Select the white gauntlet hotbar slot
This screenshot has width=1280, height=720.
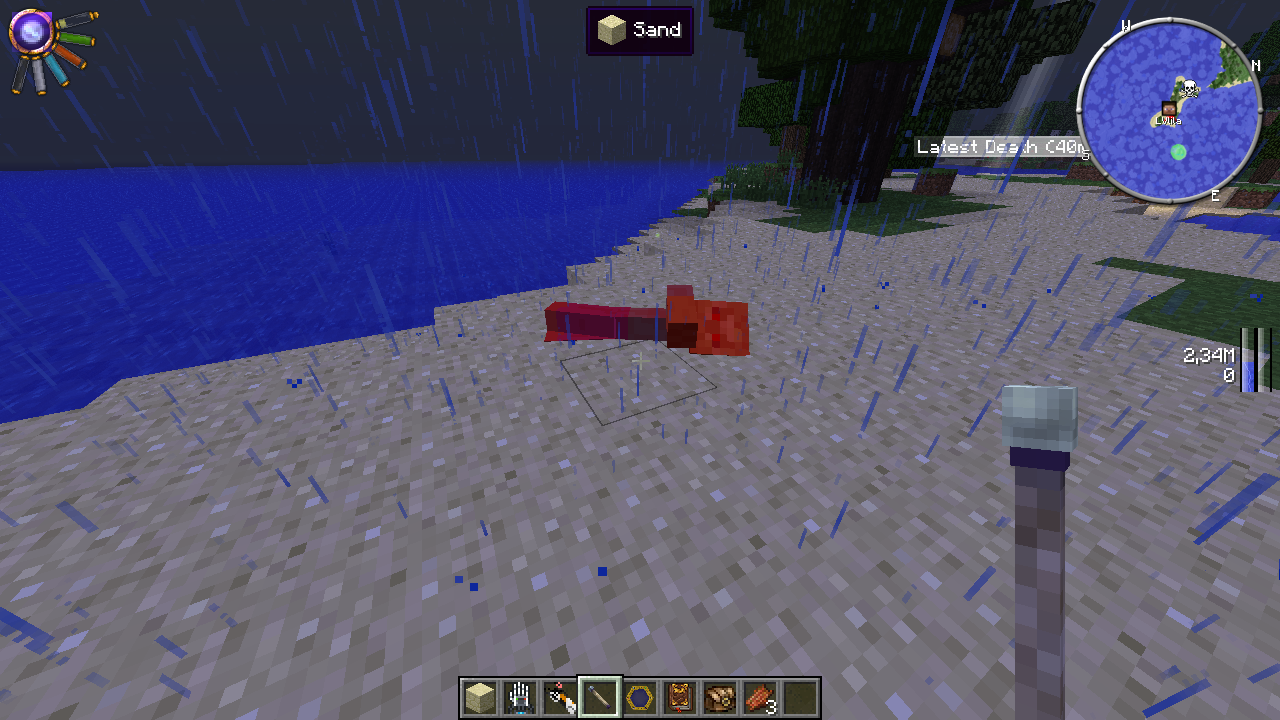point(519,697)
